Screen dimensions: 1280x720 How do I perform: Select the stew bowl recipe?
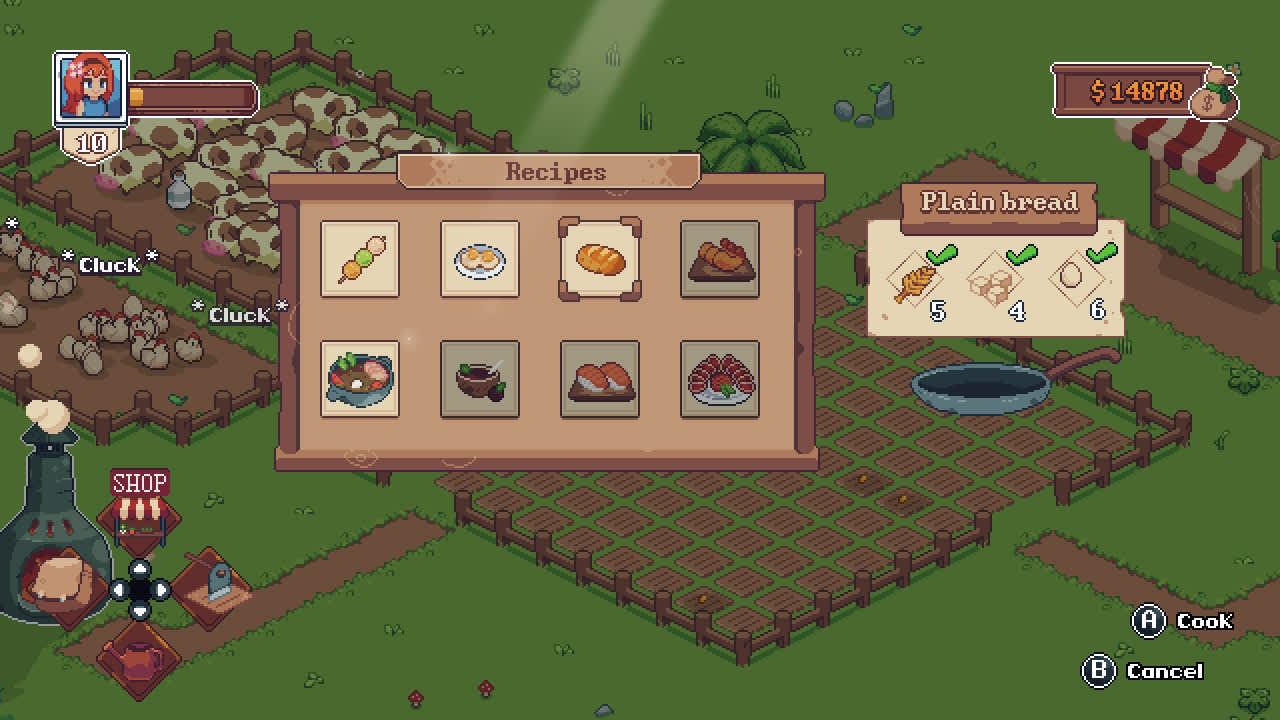click(x=360, y=380)
